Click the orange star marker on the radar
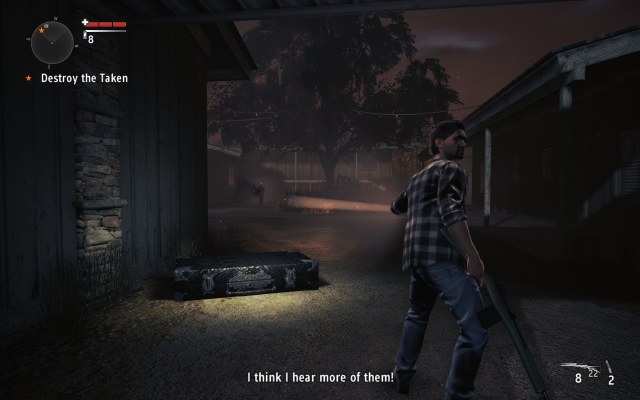 (x=42, y=31)
